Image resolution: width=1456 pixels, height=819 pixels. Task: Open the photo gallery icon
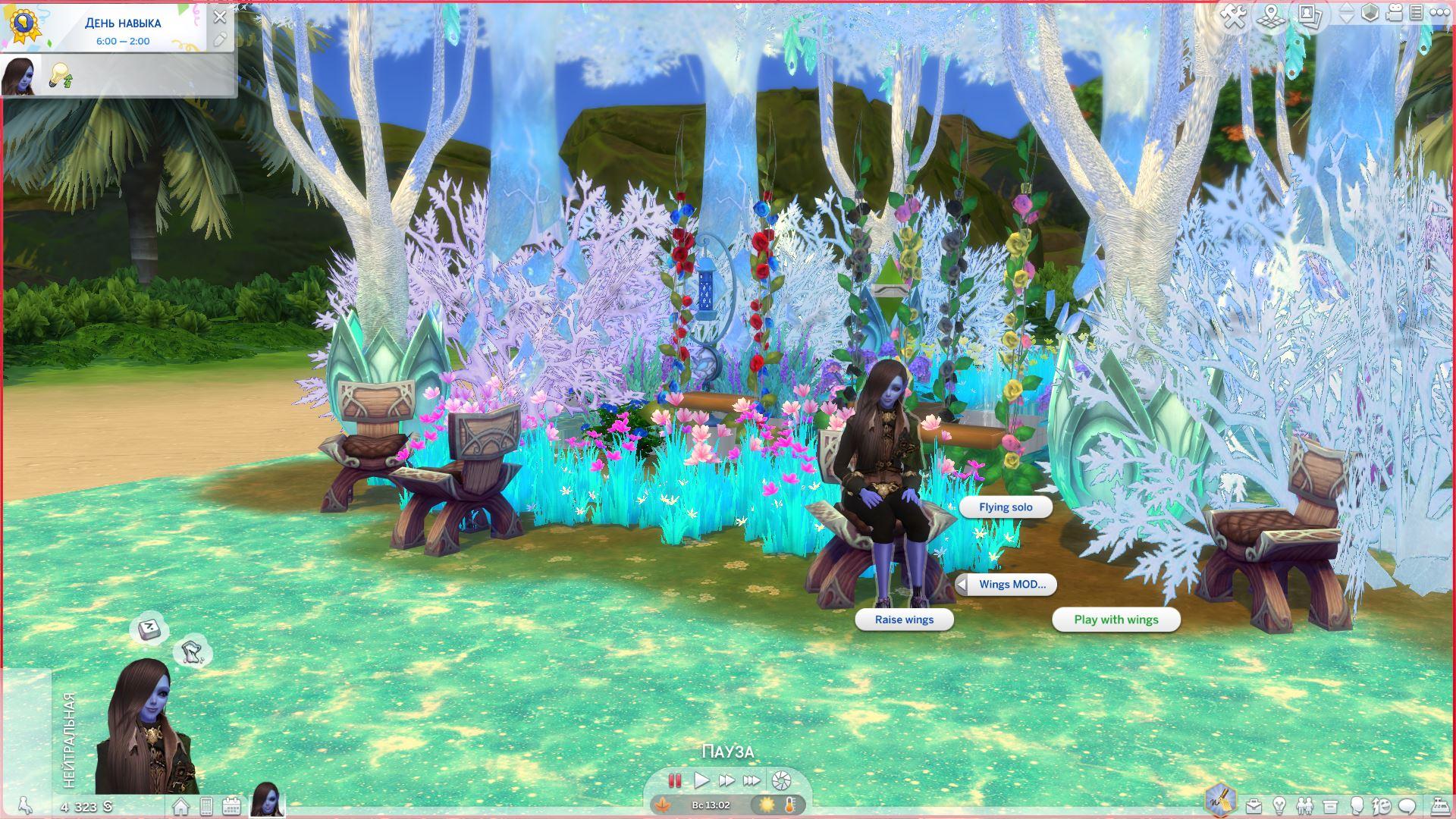[x=1310, y=15]
